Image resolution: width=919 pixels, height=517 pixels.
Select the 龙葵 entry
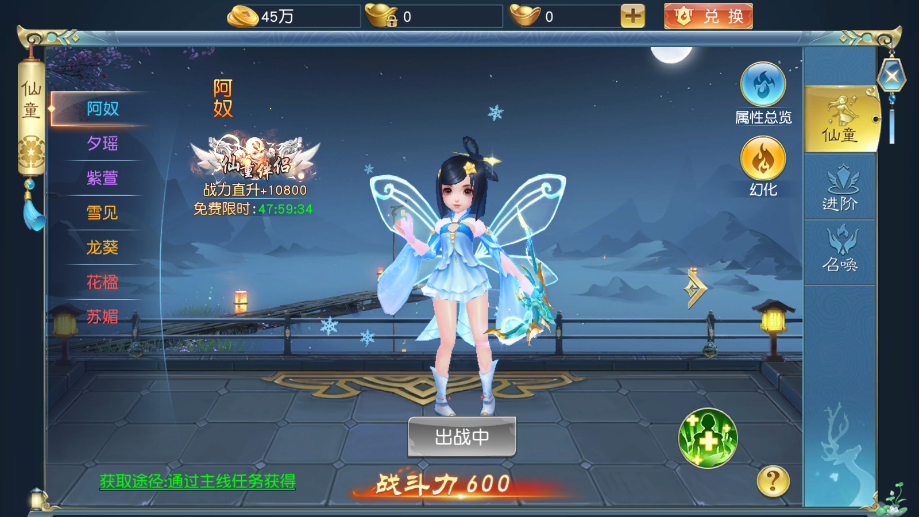point(102,247)
